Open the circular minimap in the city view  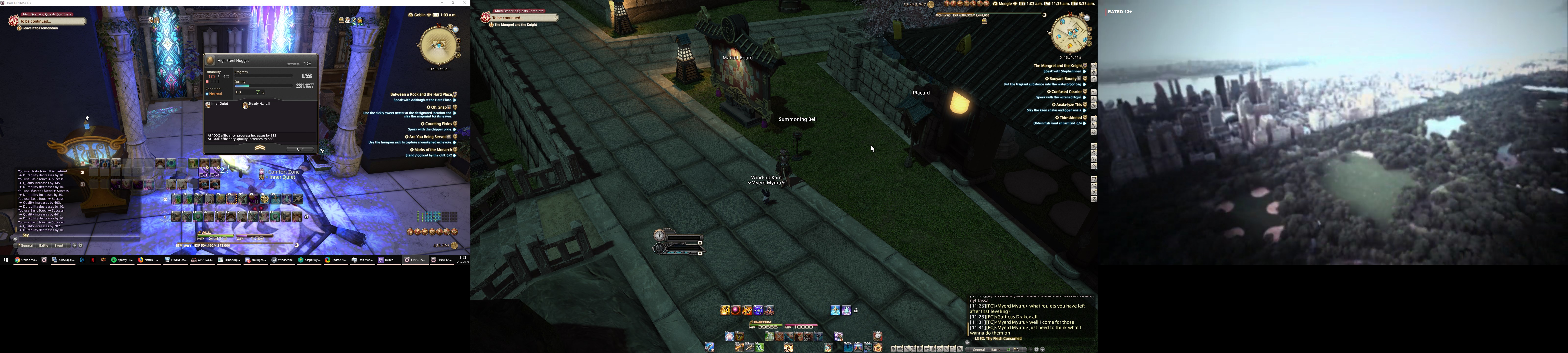[1069, 34]
